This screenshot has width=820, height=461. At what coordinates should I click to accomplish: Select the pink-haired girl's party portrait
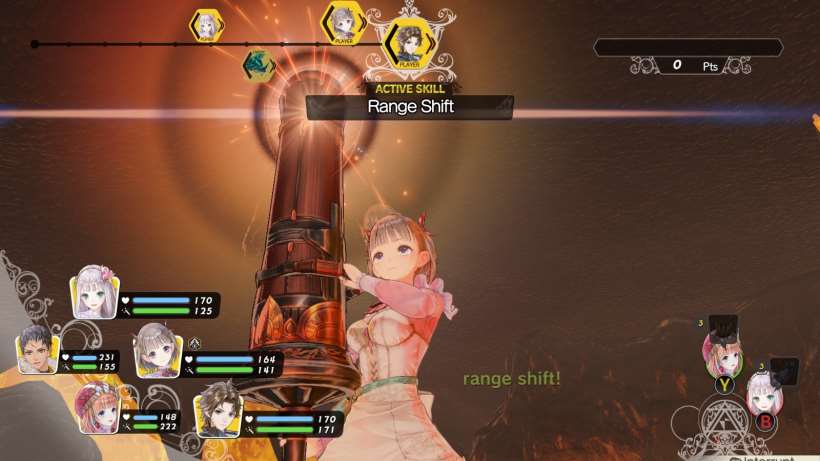click(x=97, y=408)
